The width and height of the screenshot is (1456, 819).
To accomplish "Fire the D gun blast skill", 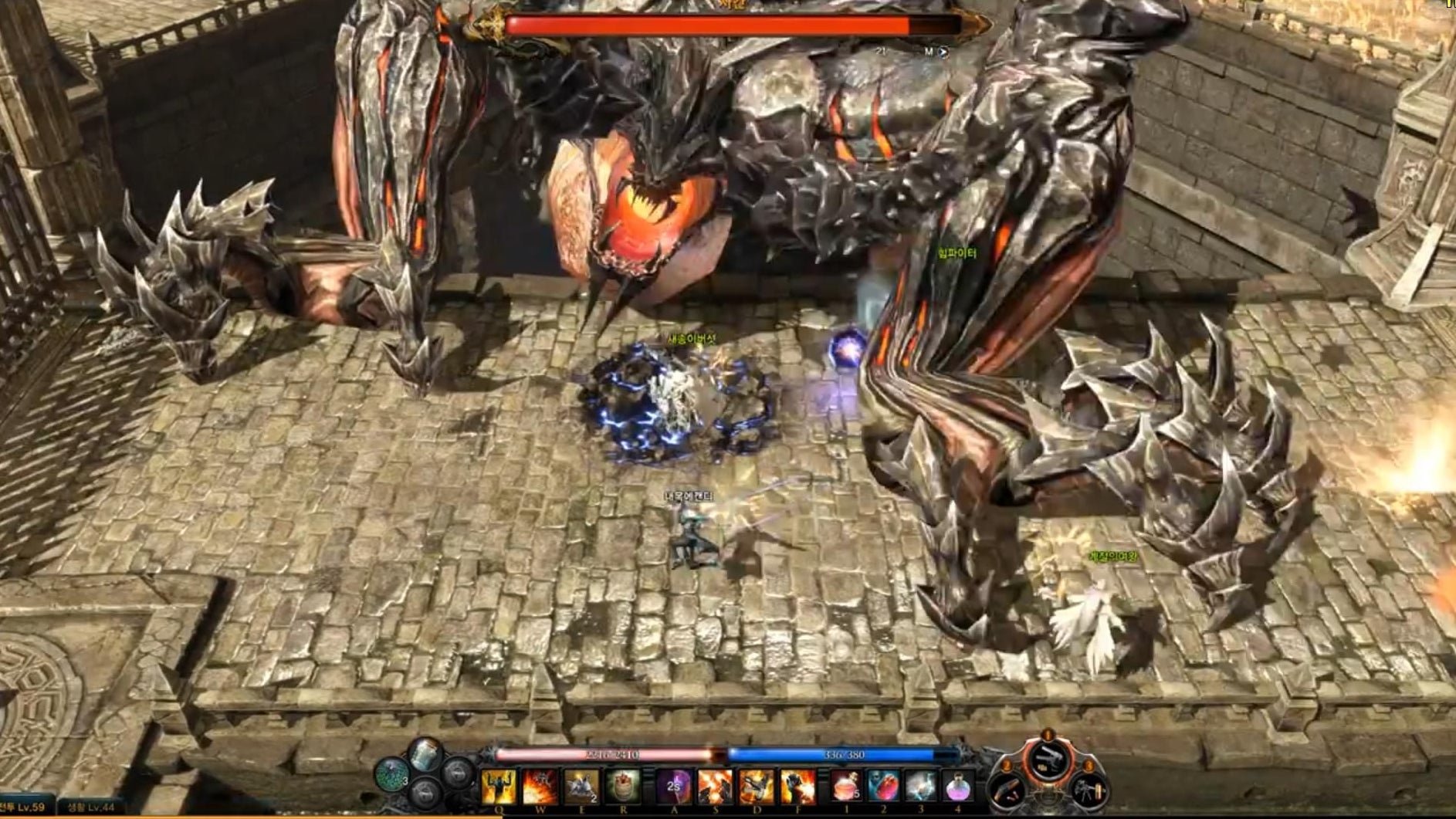I will click(757, 787).
